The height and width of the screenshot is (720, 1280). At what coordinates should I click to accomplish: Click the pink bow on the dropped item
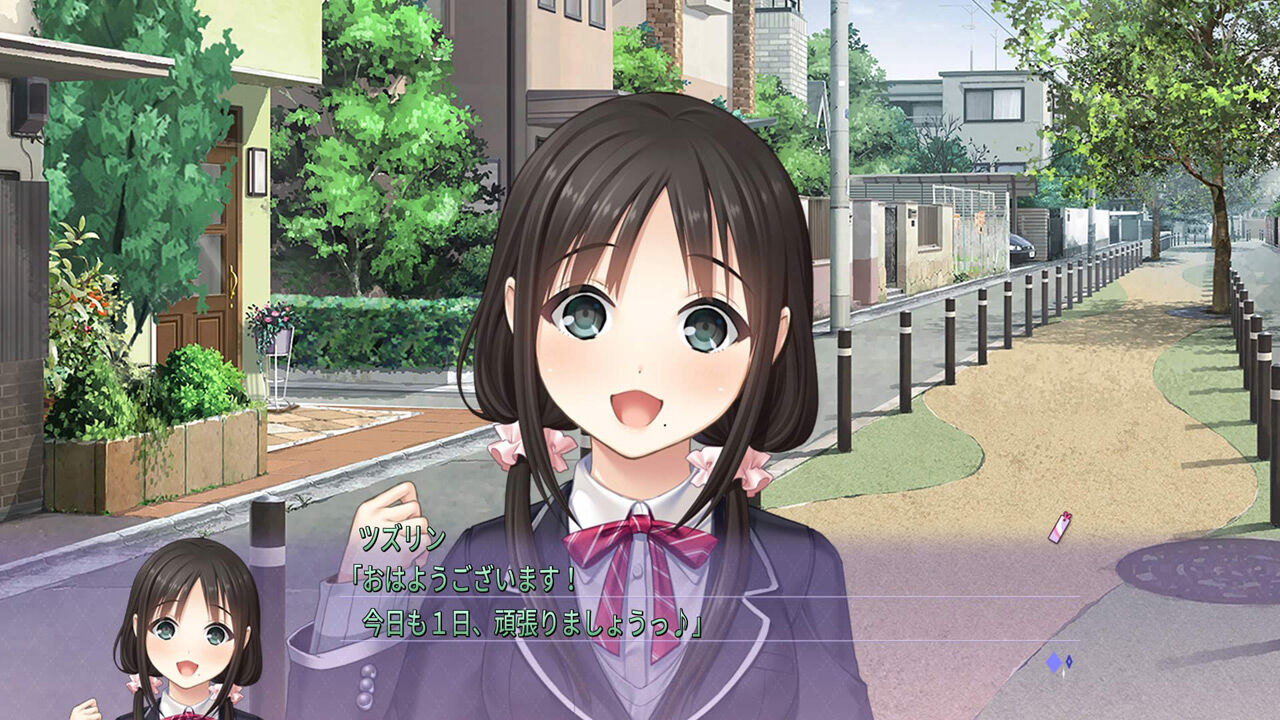pos(1067,516)
